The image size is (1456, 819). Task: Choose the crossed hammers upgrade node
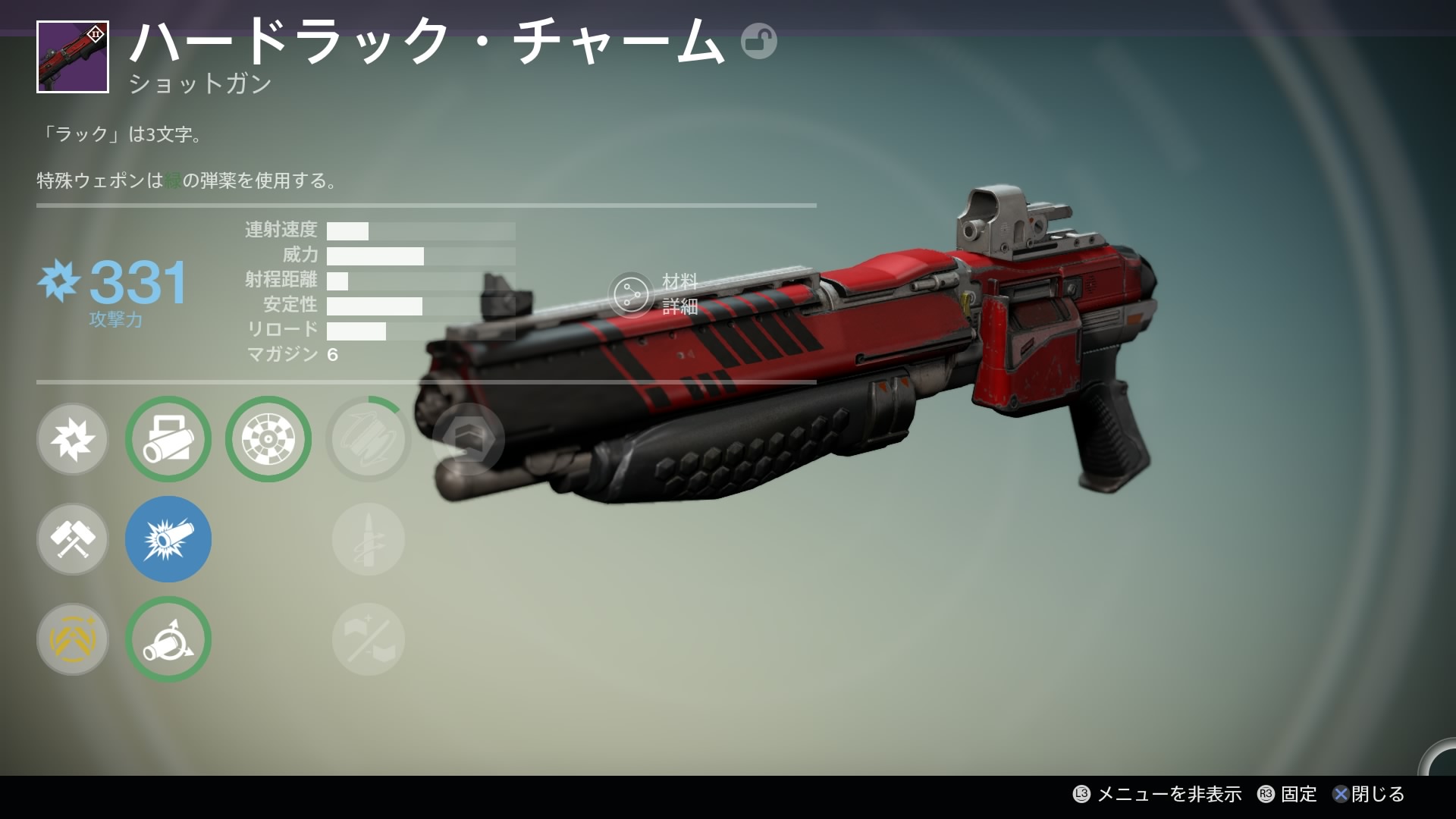pyautogui.click(x=73, y=539)
